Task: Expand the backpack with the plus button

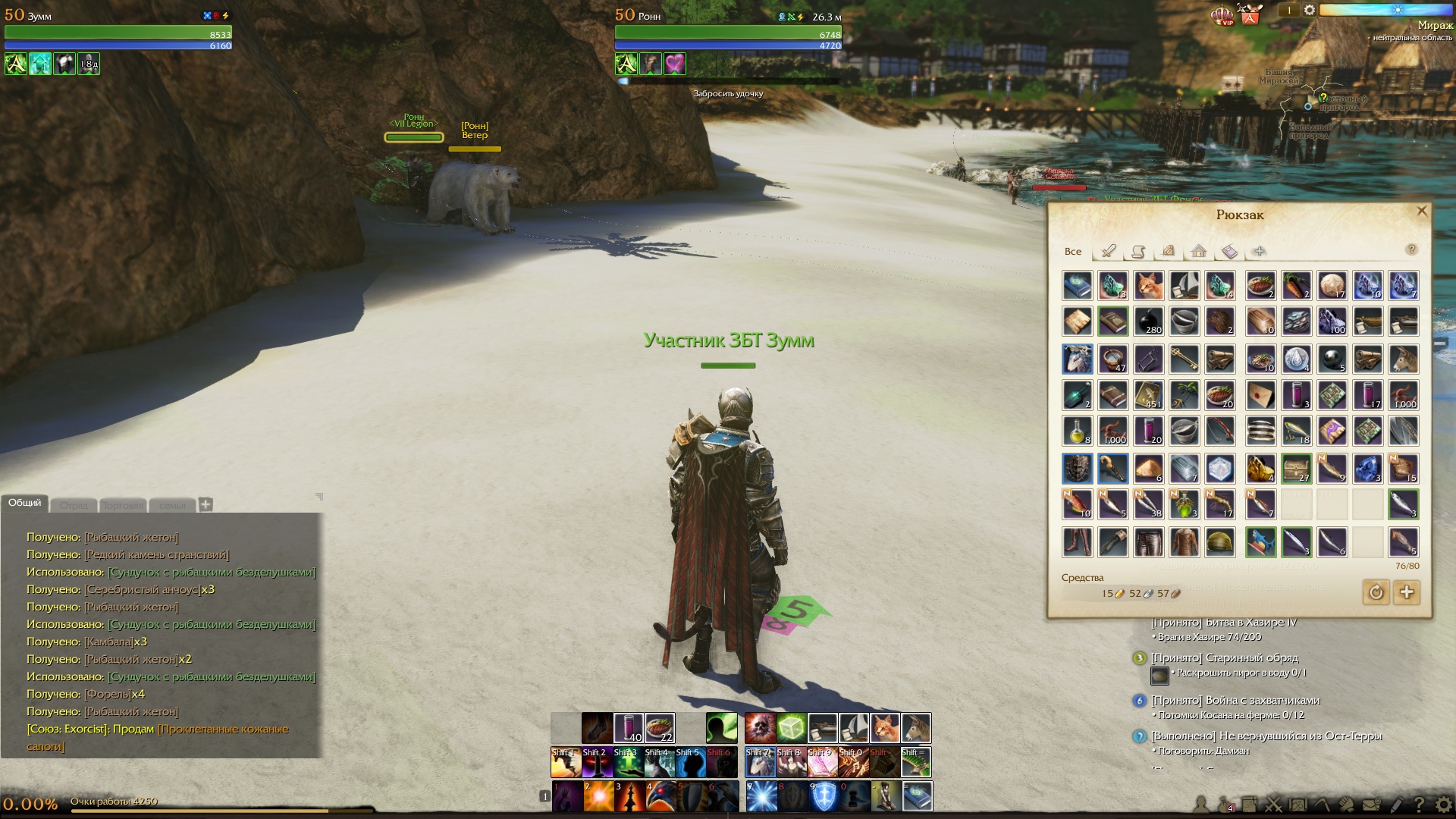Action: 1407,592
